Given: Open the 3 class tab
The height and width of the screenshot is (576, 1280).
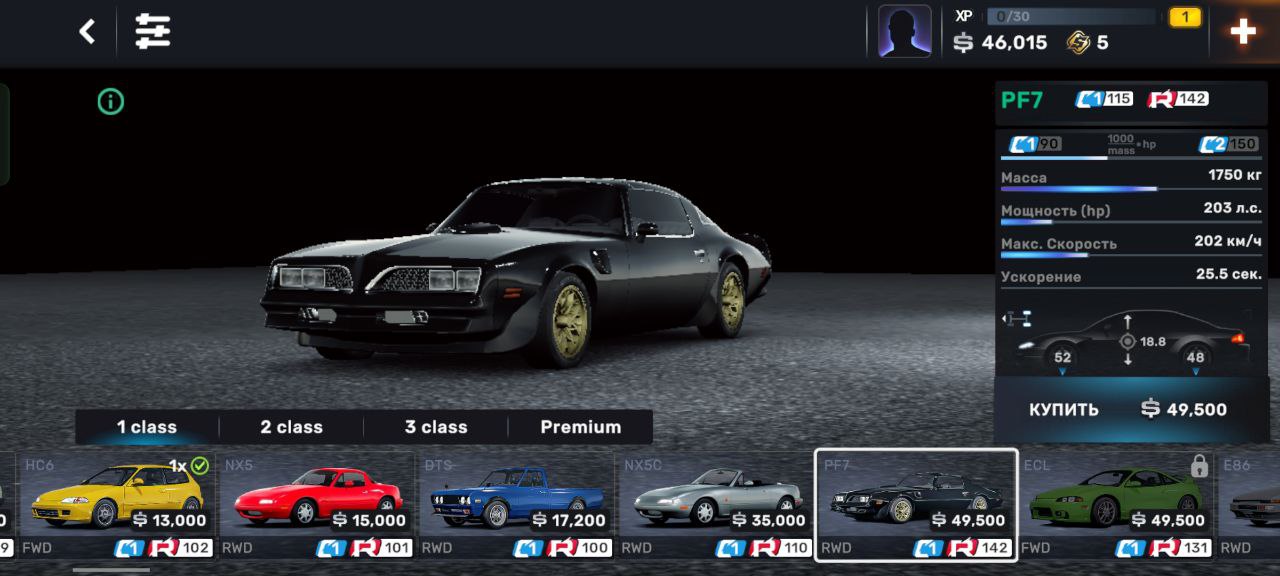Looking at the screenshot, I should tap(436, 427).
